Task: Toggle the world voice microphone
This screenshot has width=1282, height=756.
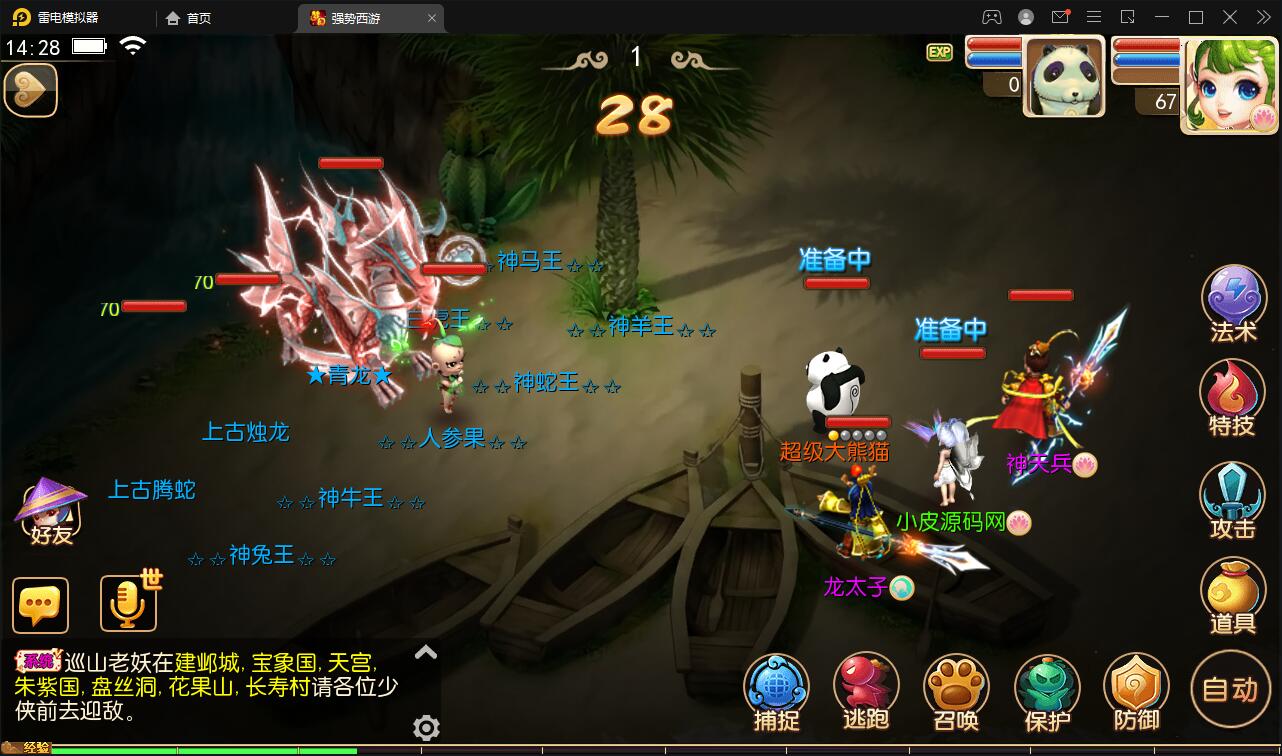Action: (x=128, y=604)
